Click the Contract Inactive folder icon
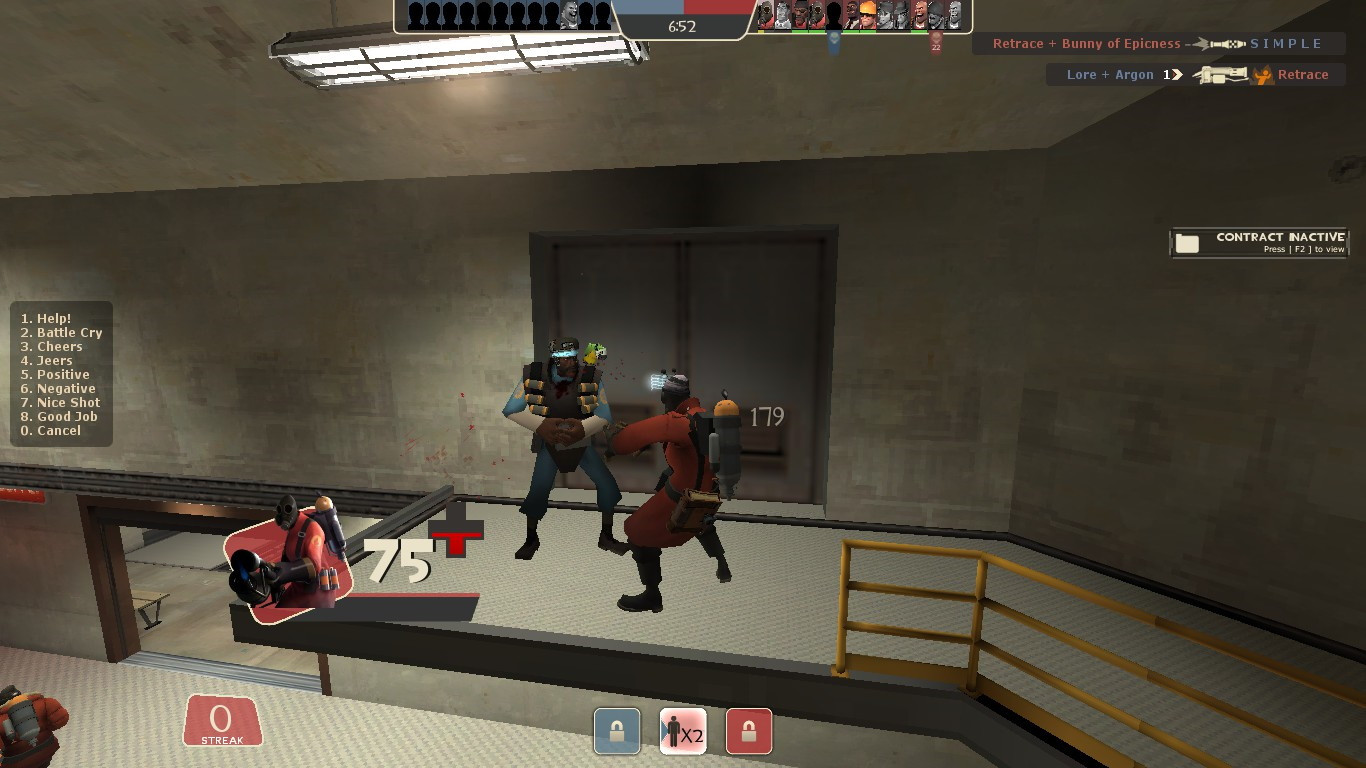The width and height of the screenshot is (1366, 768). click(x=1188, y=241)
